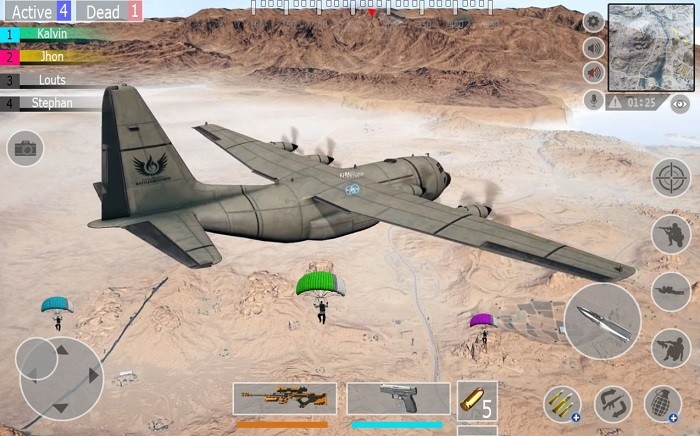Switch to standing soldier stance
700x436 pixels.
click(x=671, y=235)
